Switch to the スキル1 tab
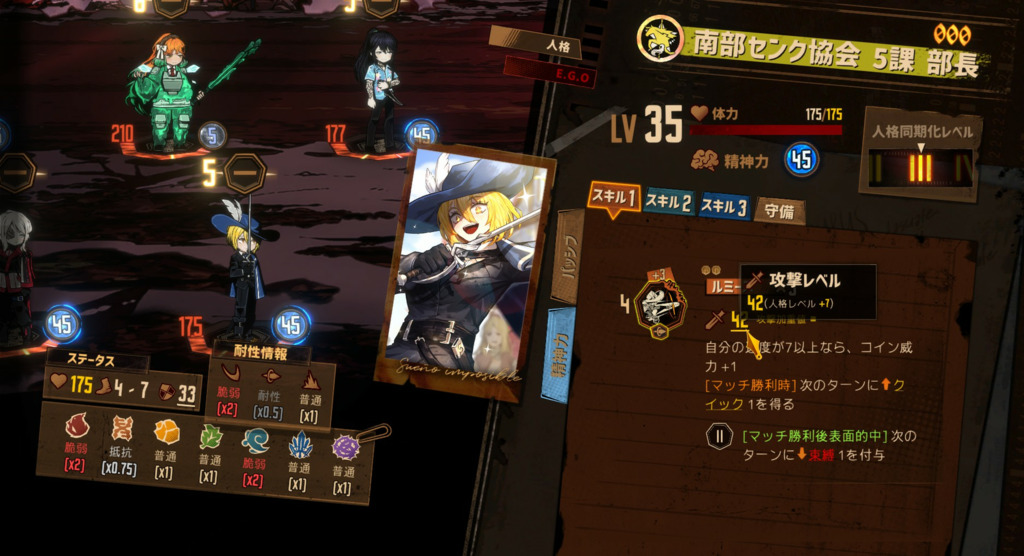This screenshot has width=1024, height=556. [613, 198]
